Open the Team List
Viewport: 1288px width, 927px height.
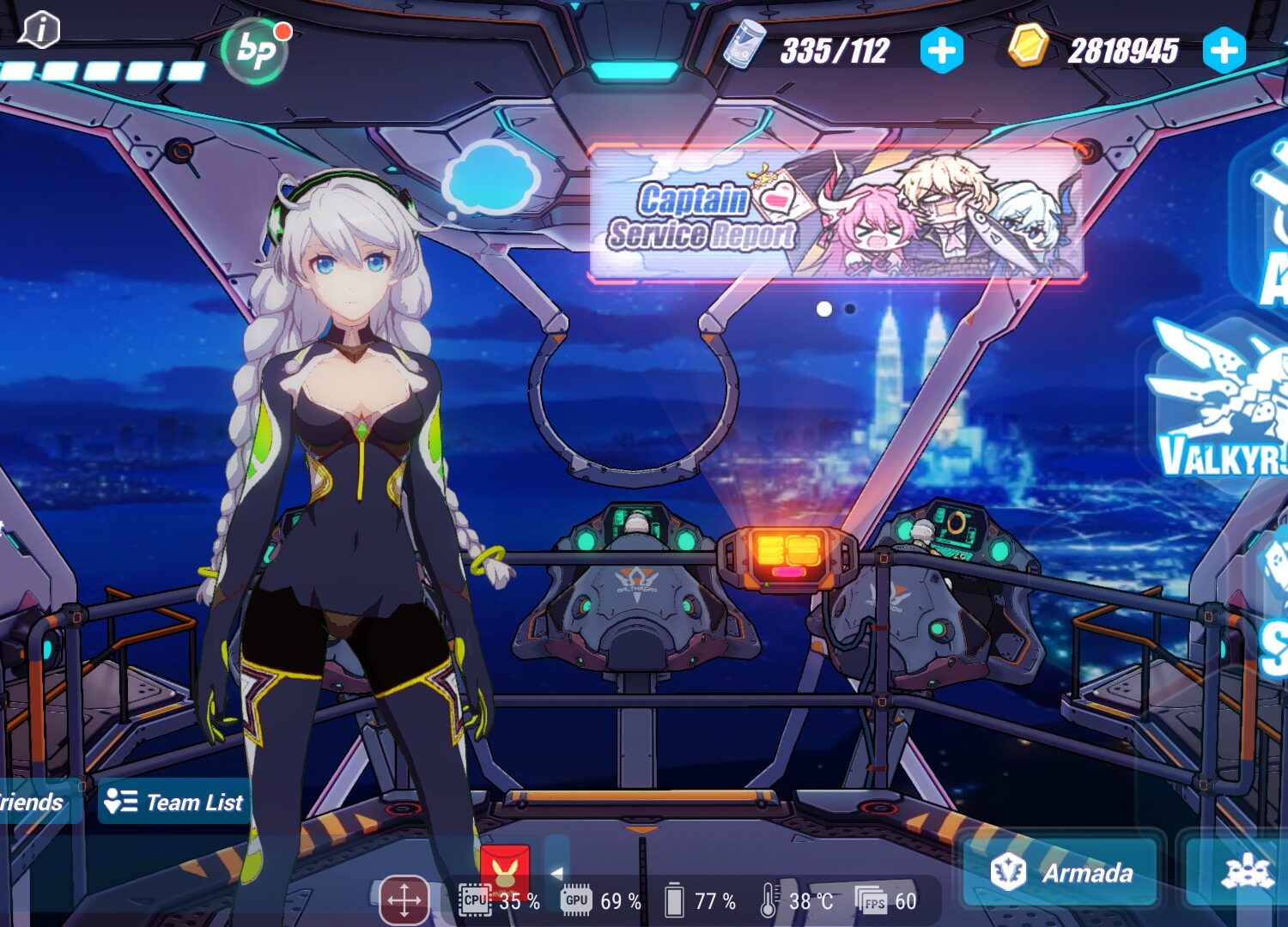pyautogui.click(x=174, y=802)
